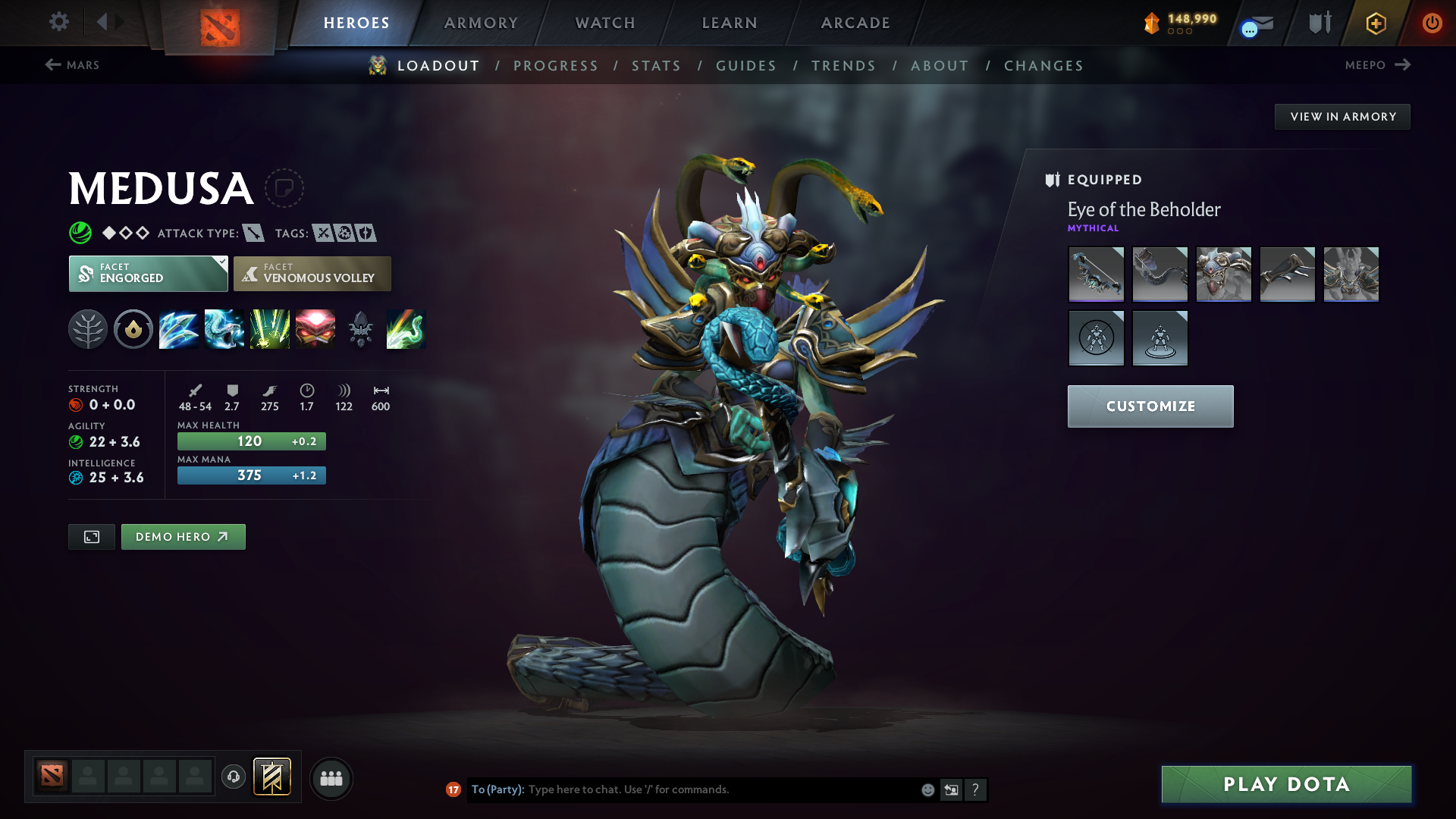Open the friends list icon near the chat
The image size is (1456, 819).
[x=331, y=778]
